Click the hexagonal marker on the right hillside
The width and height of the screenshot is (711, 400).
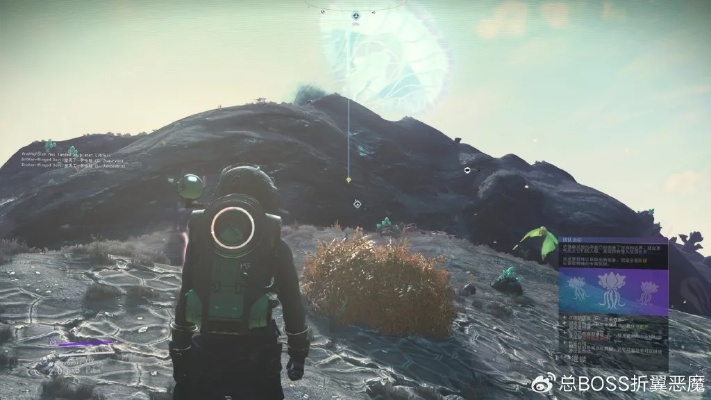click(467, 170)
